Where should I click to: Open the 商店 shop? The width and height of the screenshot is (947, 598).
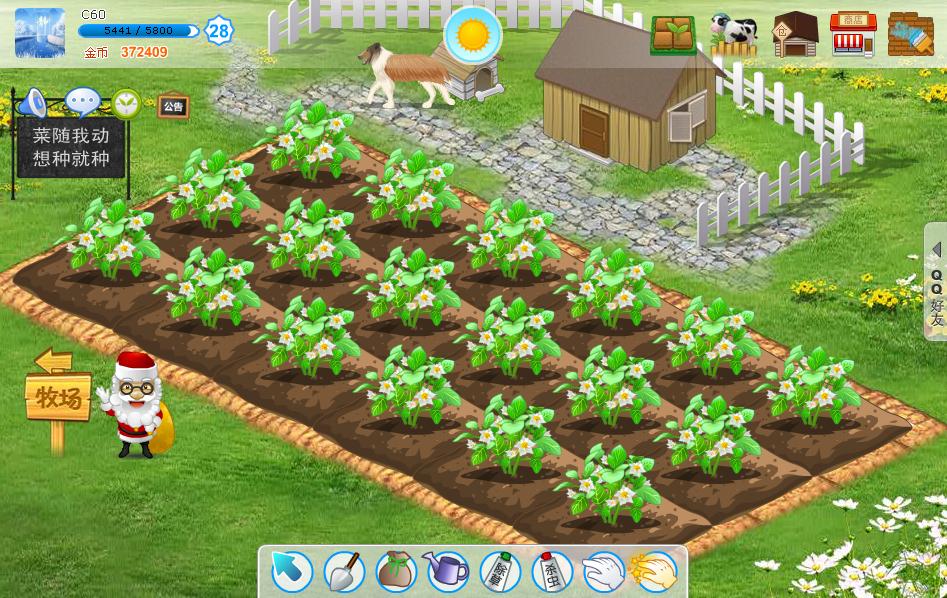tap(853, 35)
